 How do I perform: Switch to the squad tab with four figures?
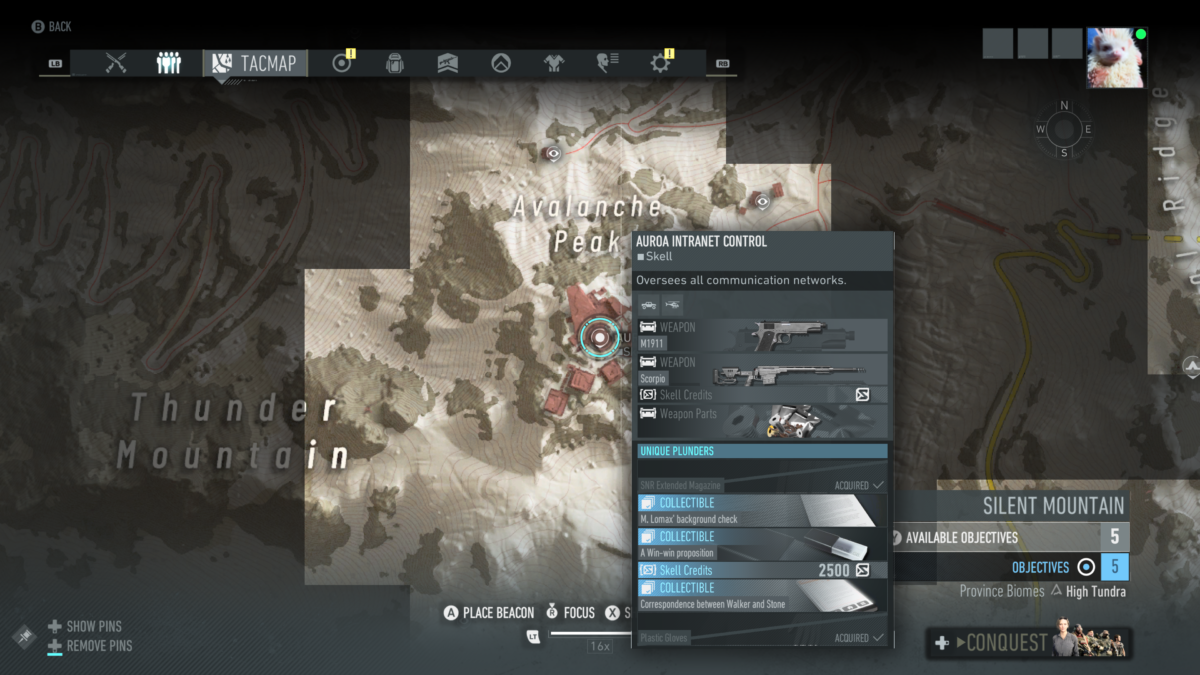pyautogui.click(x=169, y=64)
